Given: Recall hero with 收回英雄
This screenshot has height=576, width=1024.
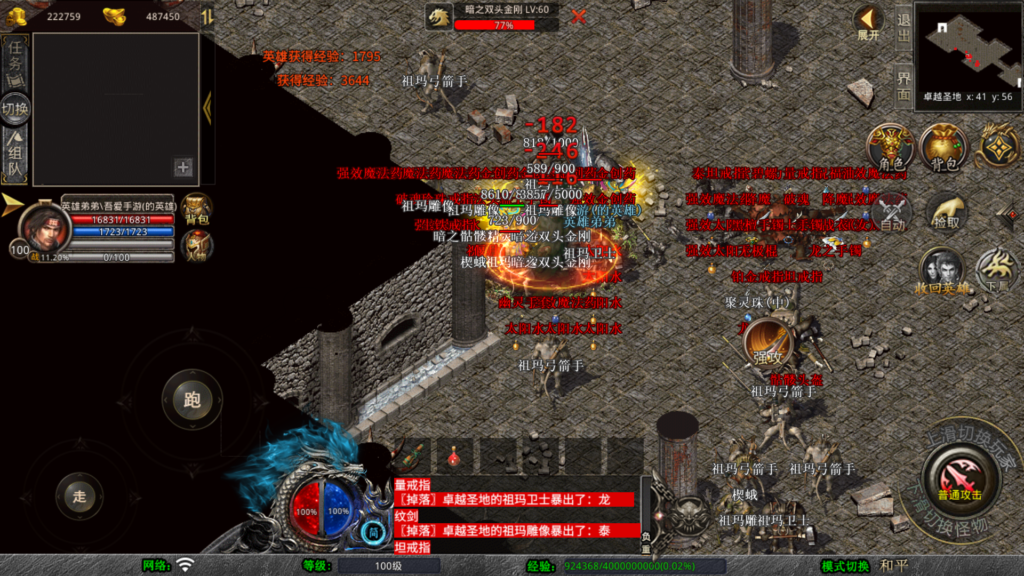Looking at the screenshot, I should click(941, 271).
